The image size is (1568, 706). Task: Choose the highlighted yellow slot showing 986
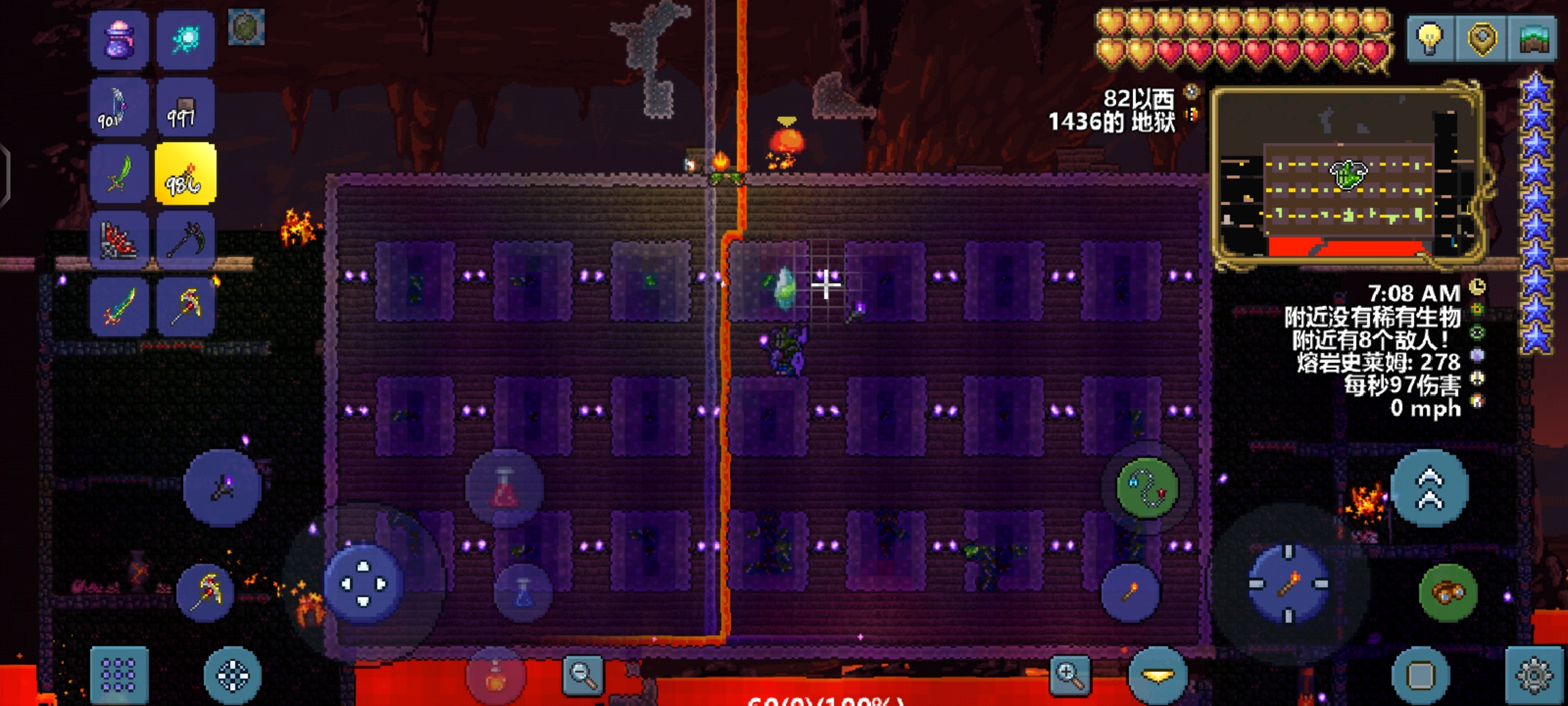click(x=186, y=175)
